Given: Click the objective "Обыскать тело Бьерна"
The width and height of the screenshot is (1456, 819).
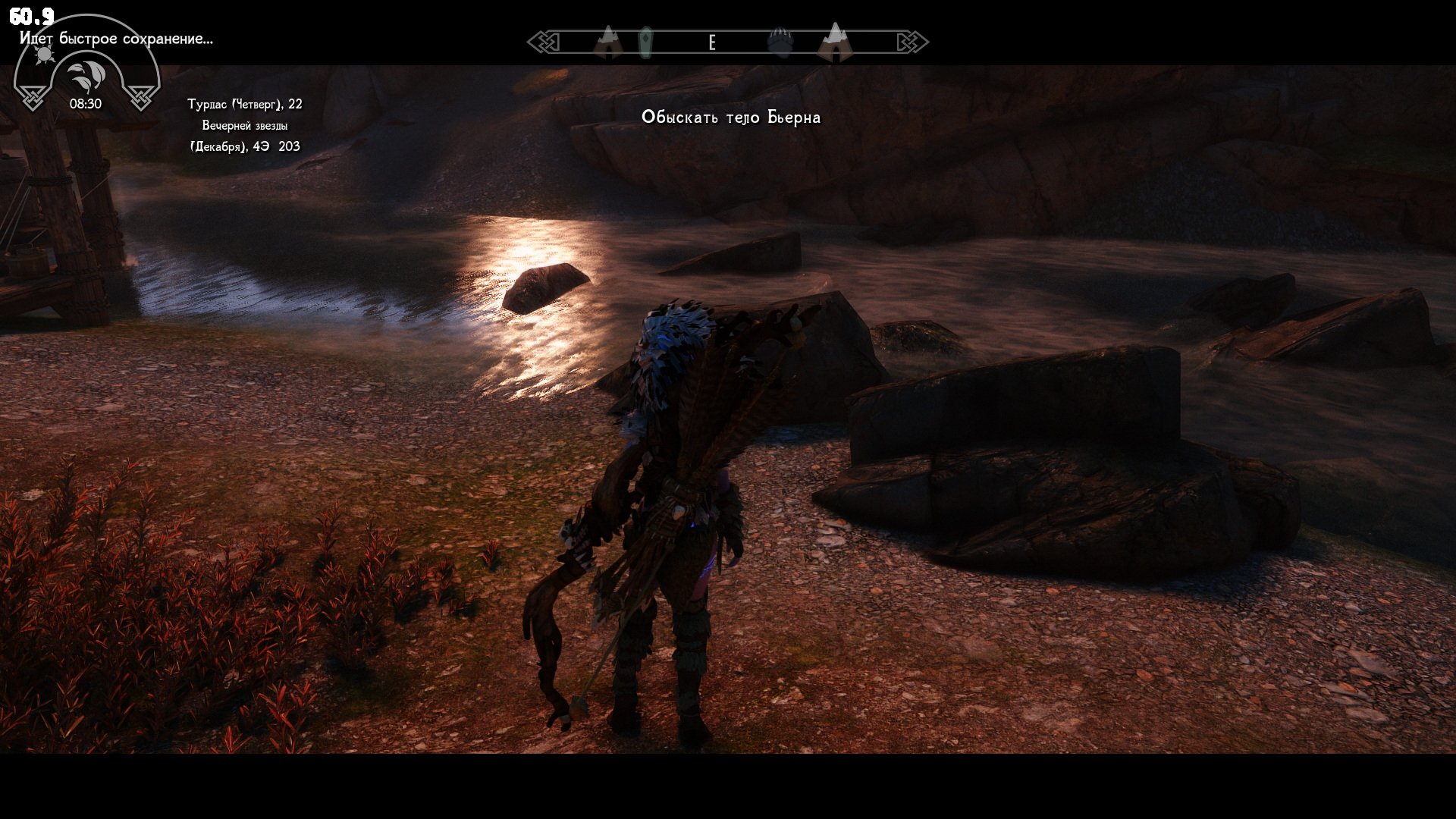Looking at the screenshot, I should (730, 117).
